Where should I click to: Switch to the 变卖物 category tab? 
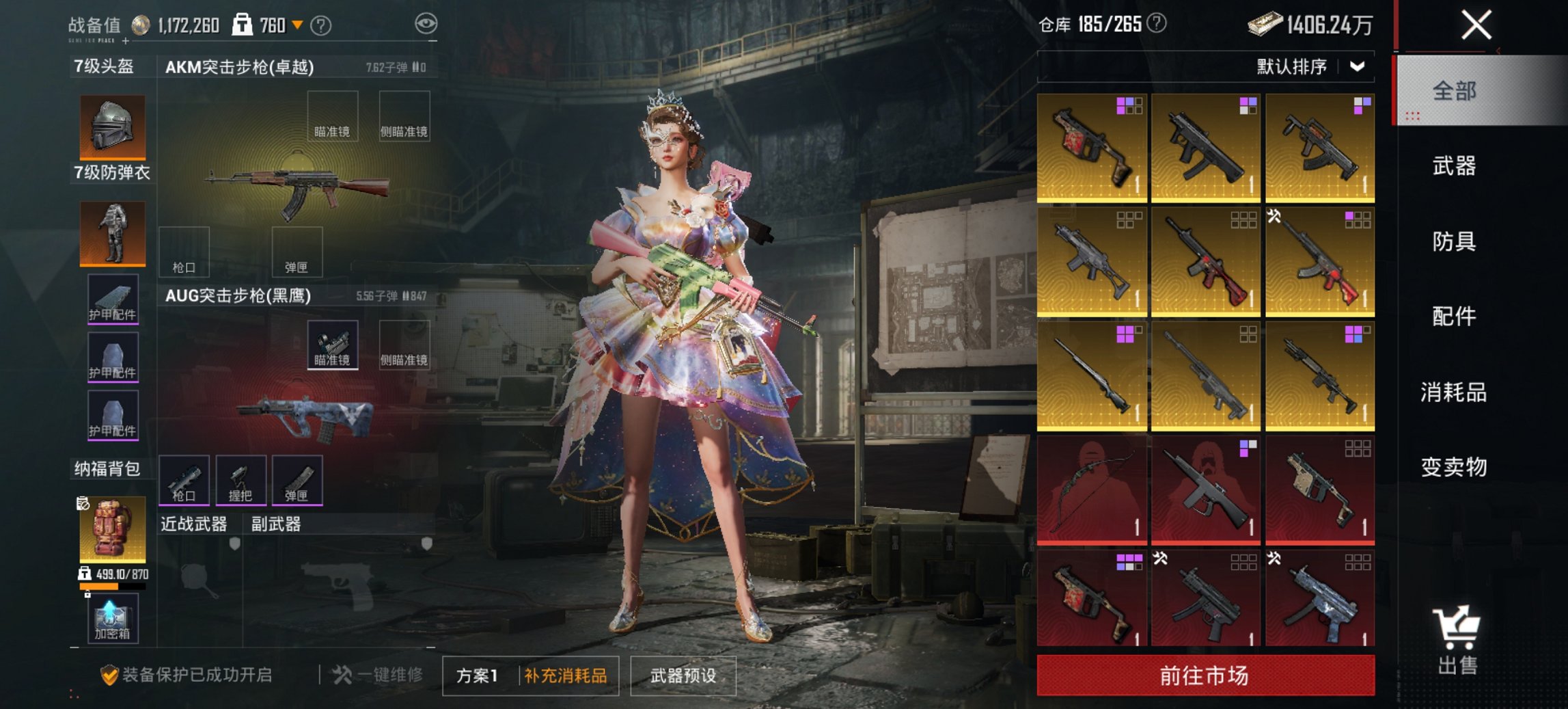1454,468
